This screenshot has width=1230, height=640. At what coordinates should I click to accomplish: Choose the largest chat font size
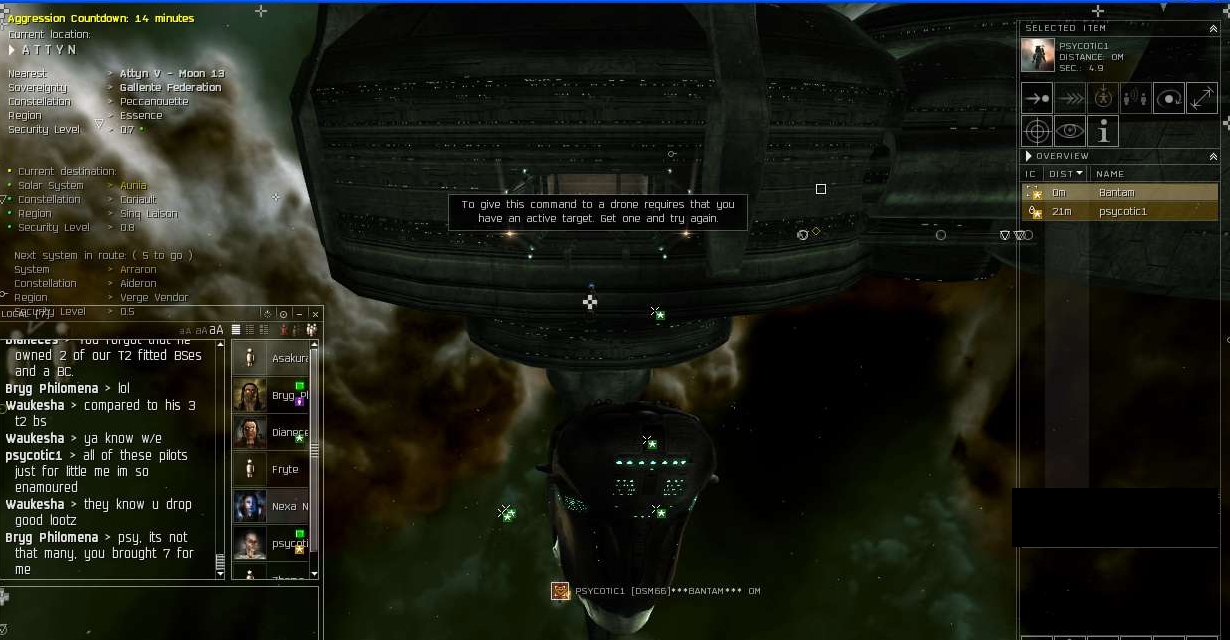[x=217, y=330]
